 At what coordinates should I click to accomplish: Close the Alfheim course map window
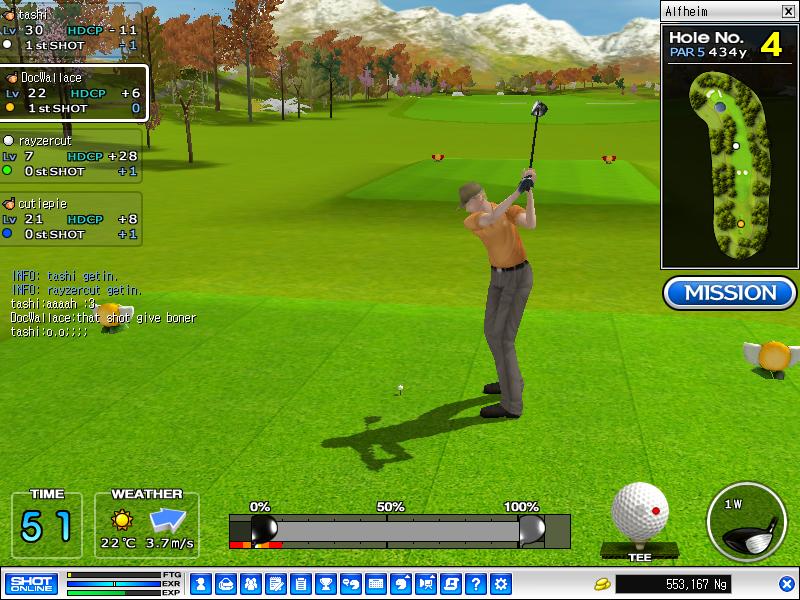[788, 12]
